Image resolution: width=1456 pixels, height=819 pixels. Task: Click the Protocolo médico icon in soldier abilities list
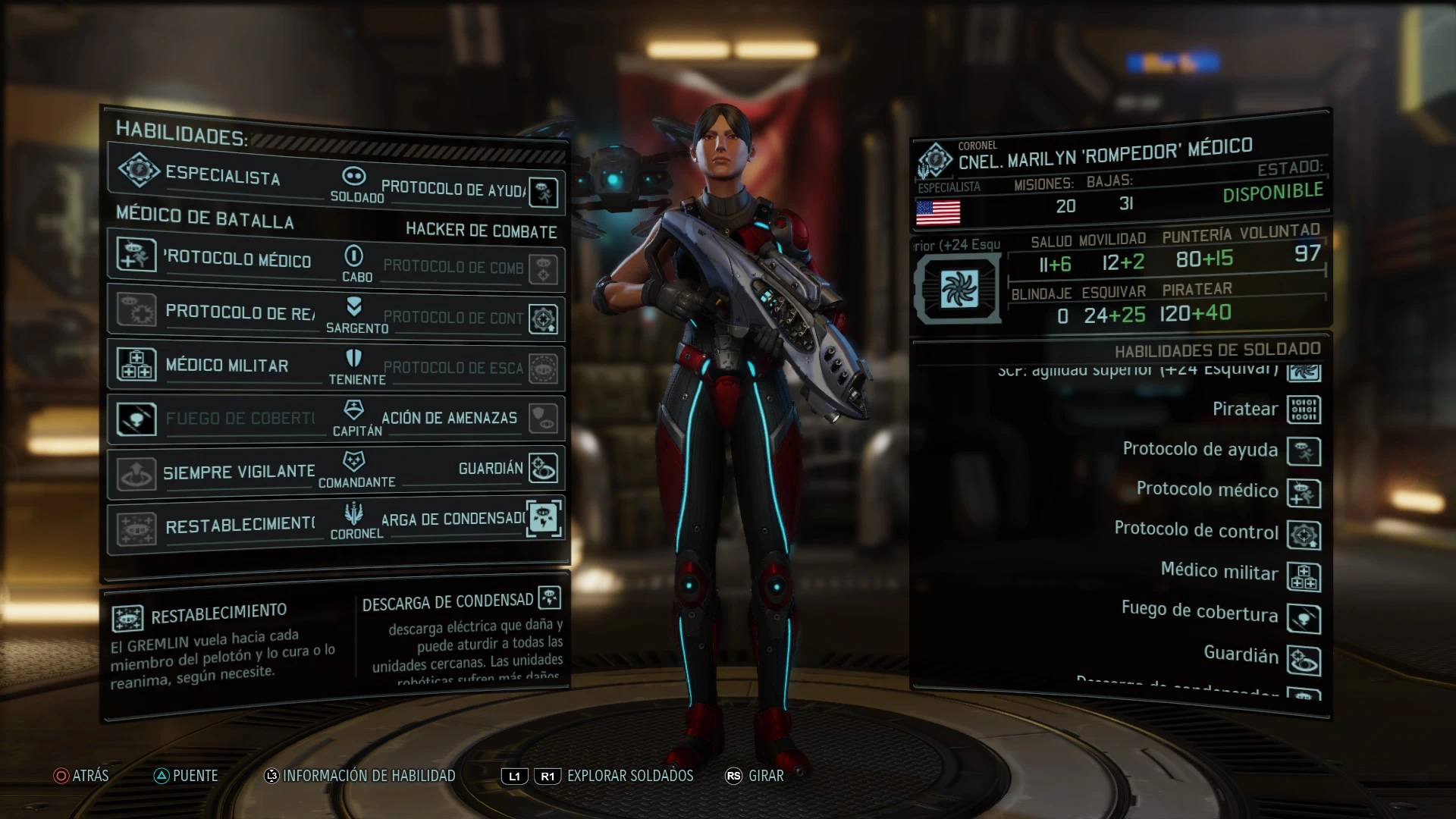(1304, 493)
